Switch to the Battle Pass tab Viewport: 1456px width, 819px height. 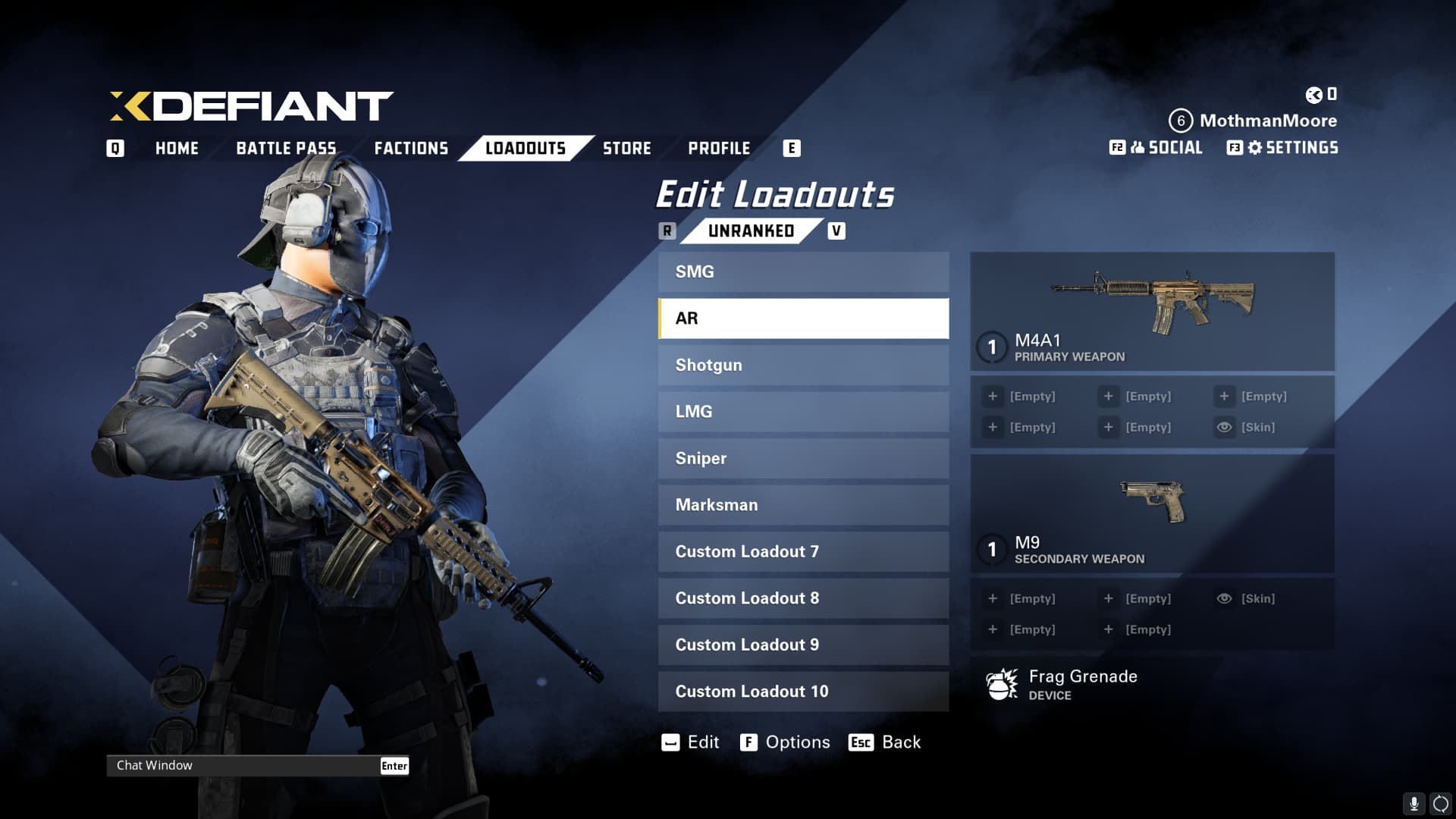(286, 148)
